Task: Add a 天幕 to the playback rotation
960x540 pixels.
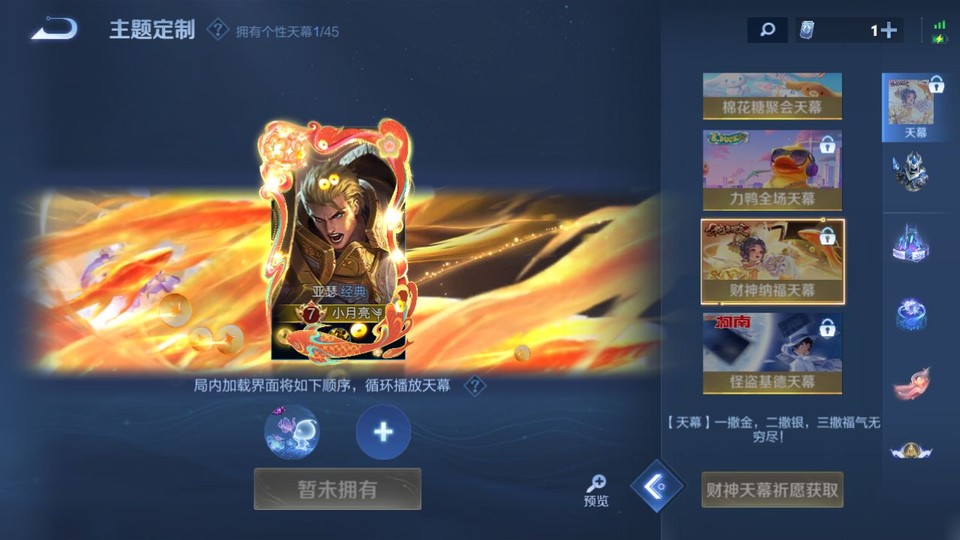Action: pyautogui.click(x=383, y=432)
